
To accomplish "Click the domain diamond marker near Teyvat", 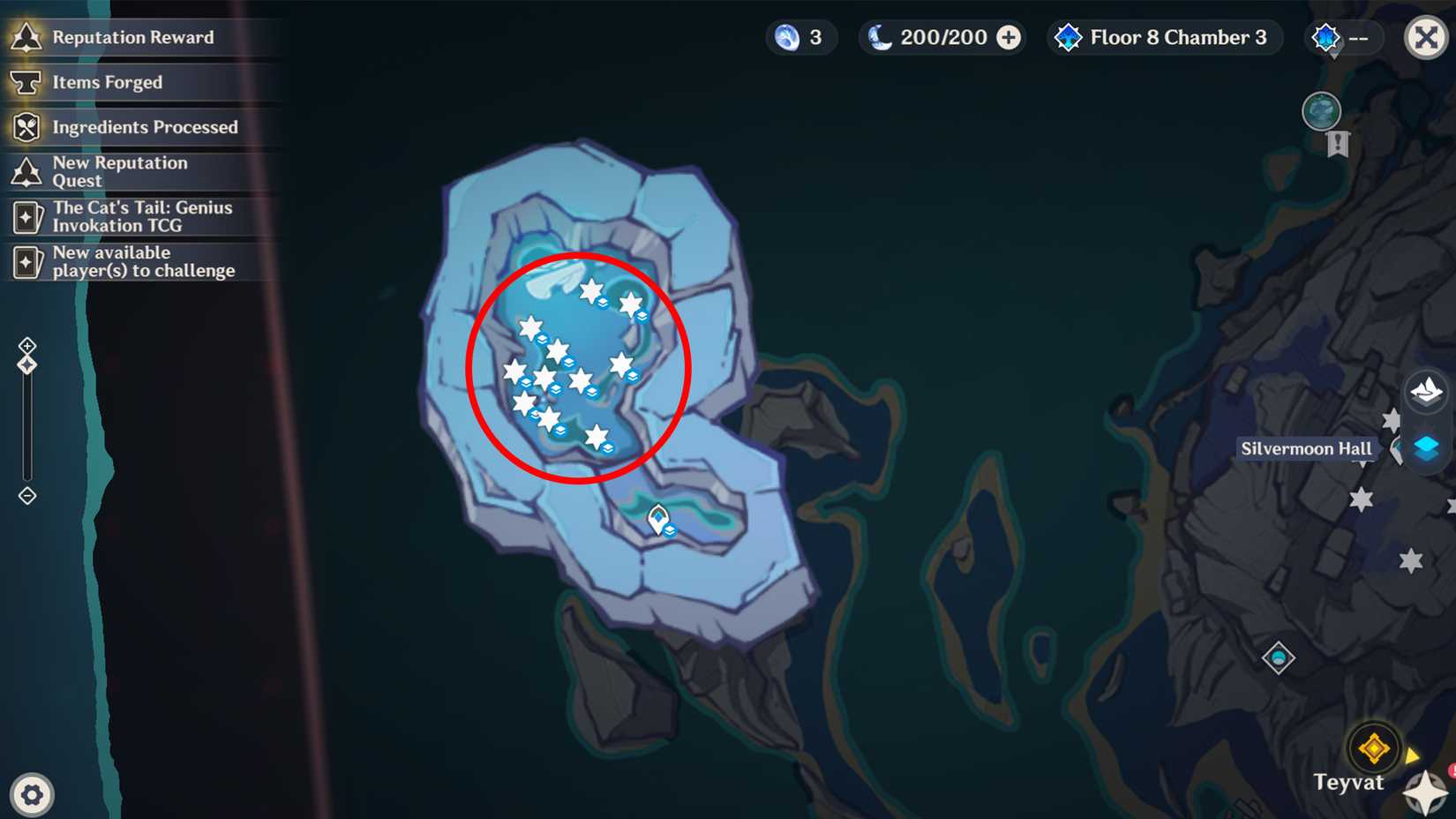I will click(x=1278, y=657).
